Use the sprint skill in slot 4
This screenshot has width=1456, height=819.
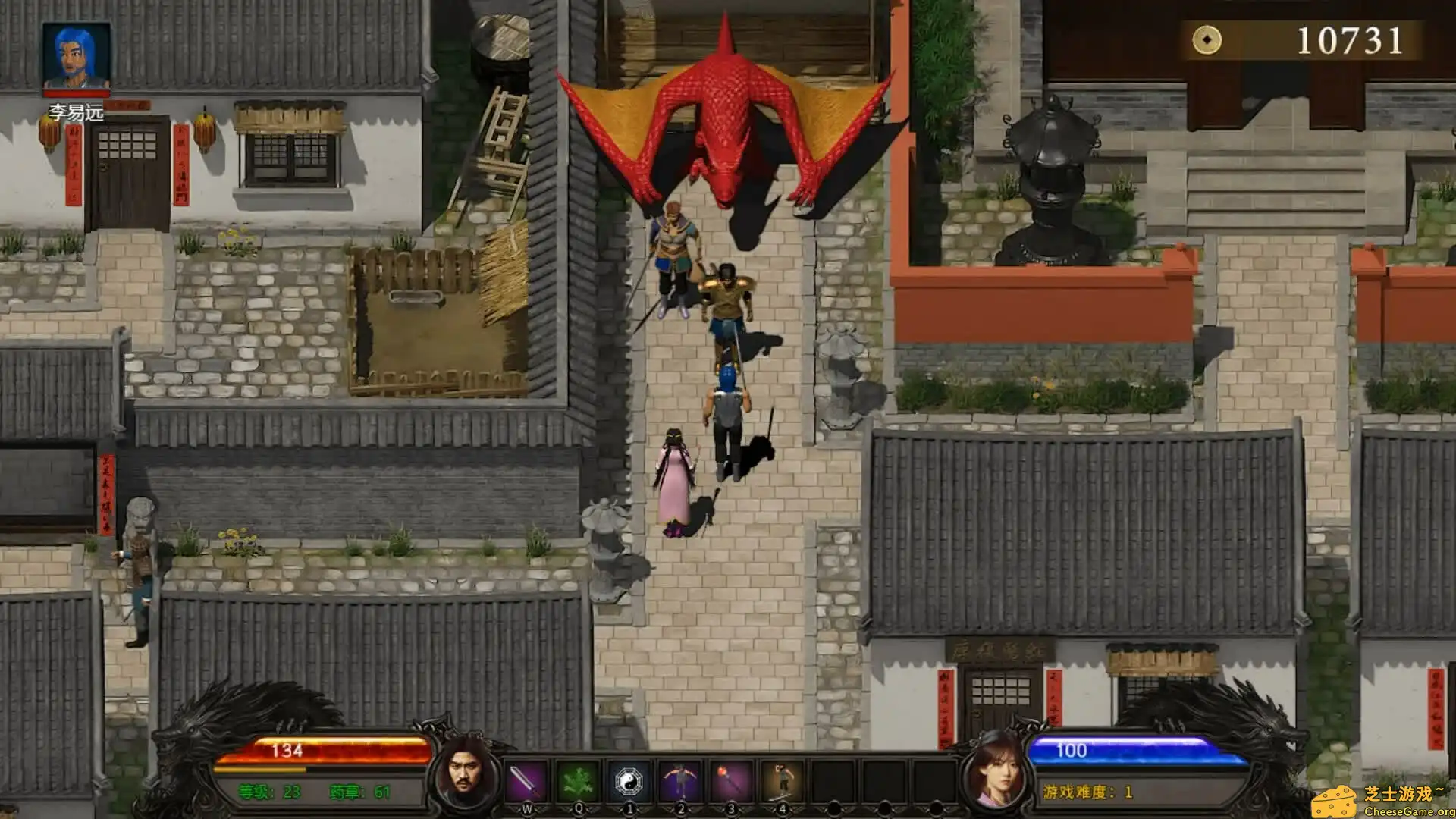(x=782, y=780)
